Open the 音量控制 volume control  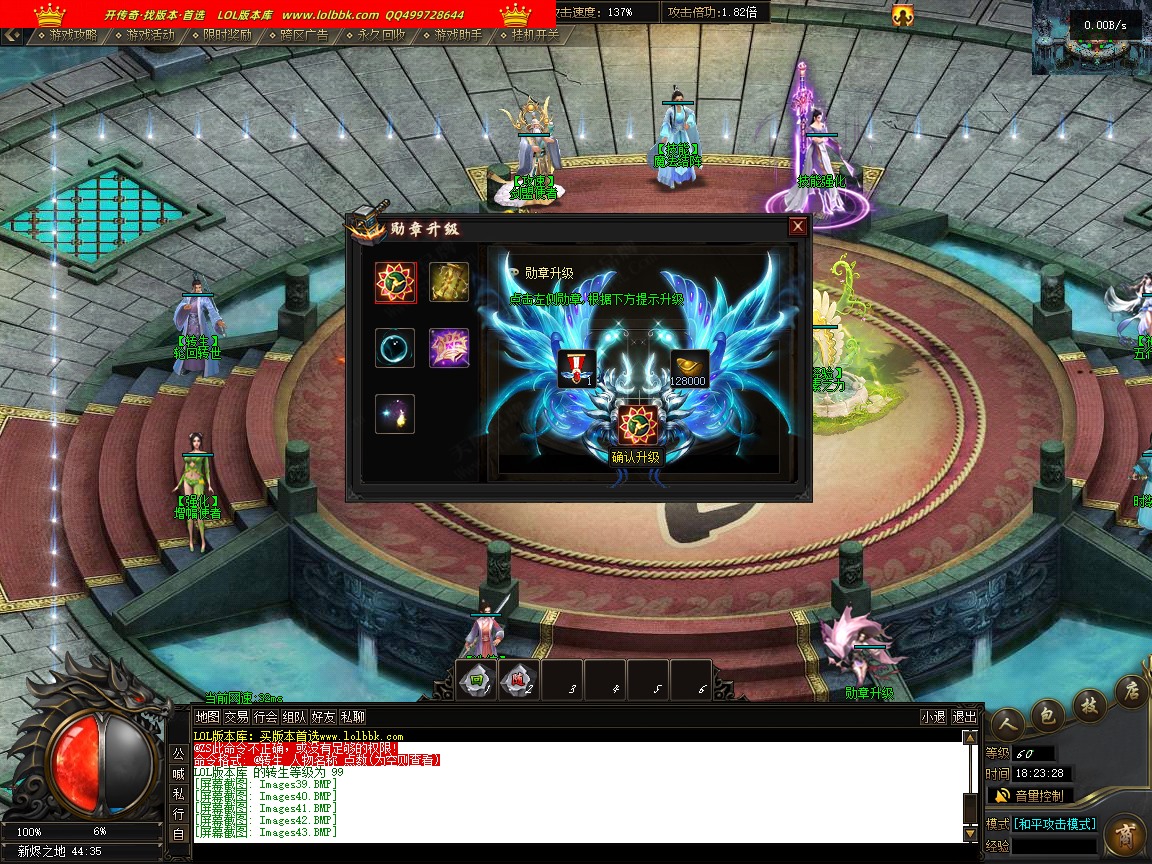pos(1030,796)
